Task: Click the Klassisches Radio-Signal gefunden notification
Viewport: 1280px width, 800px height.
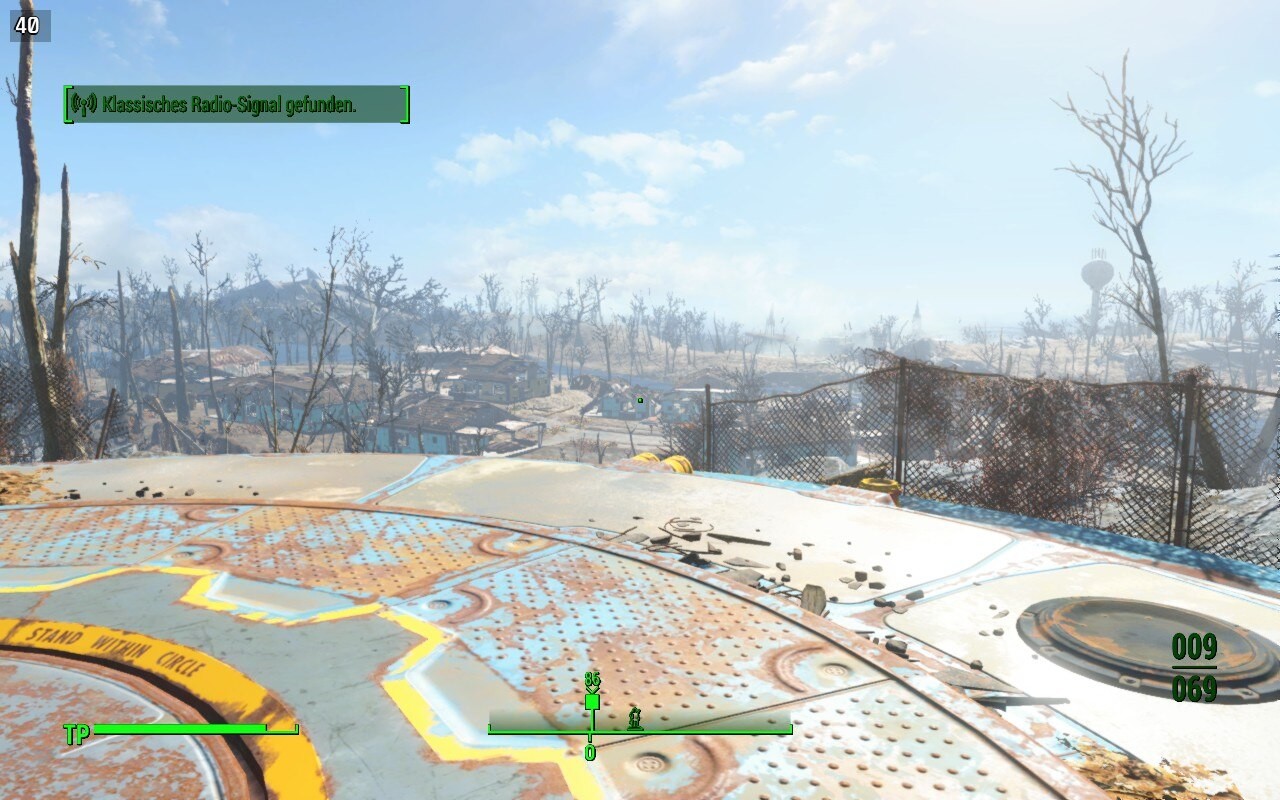Action: [x=236, y=104]
